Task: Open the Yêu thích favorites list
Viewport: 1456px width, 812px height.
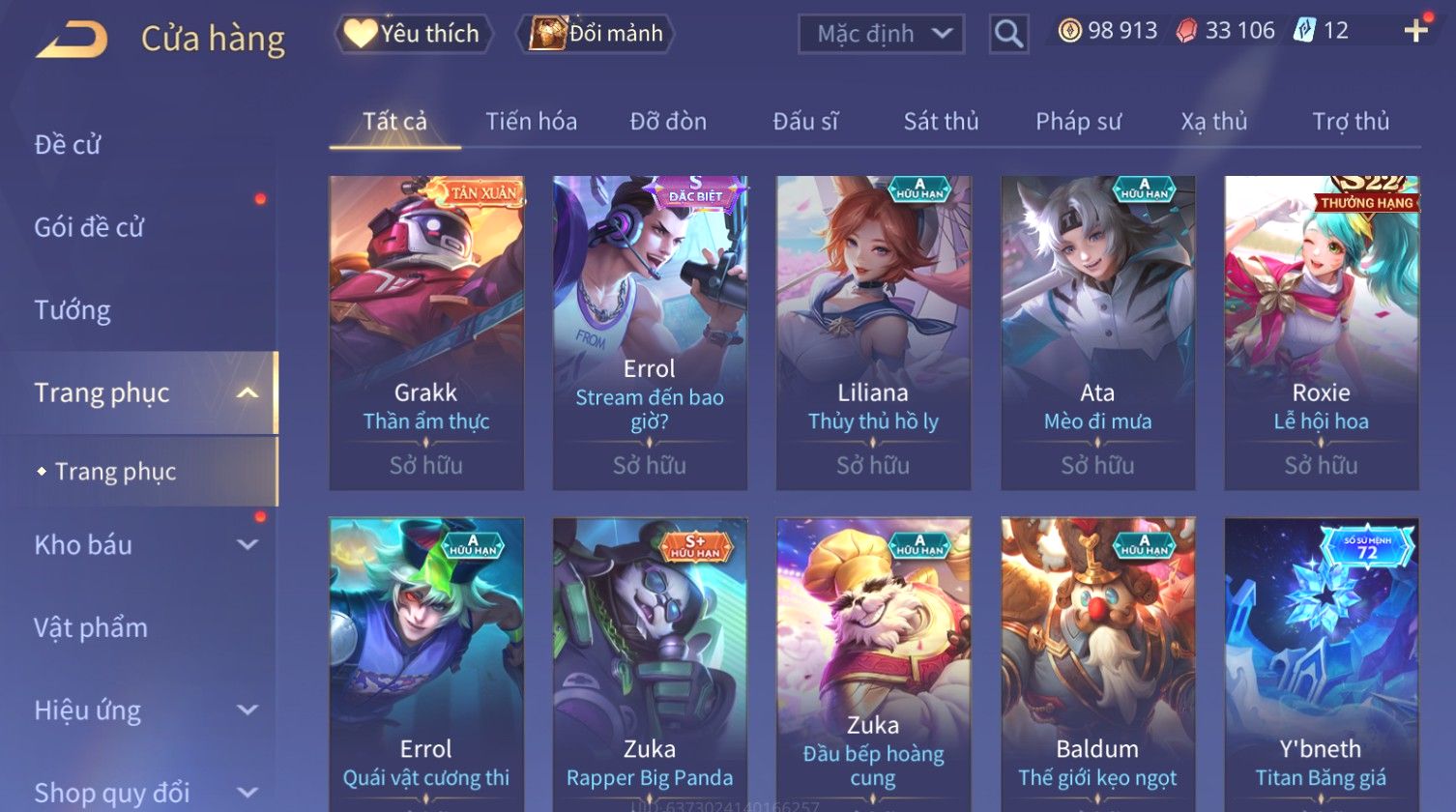Action: (x=414, y=34)
